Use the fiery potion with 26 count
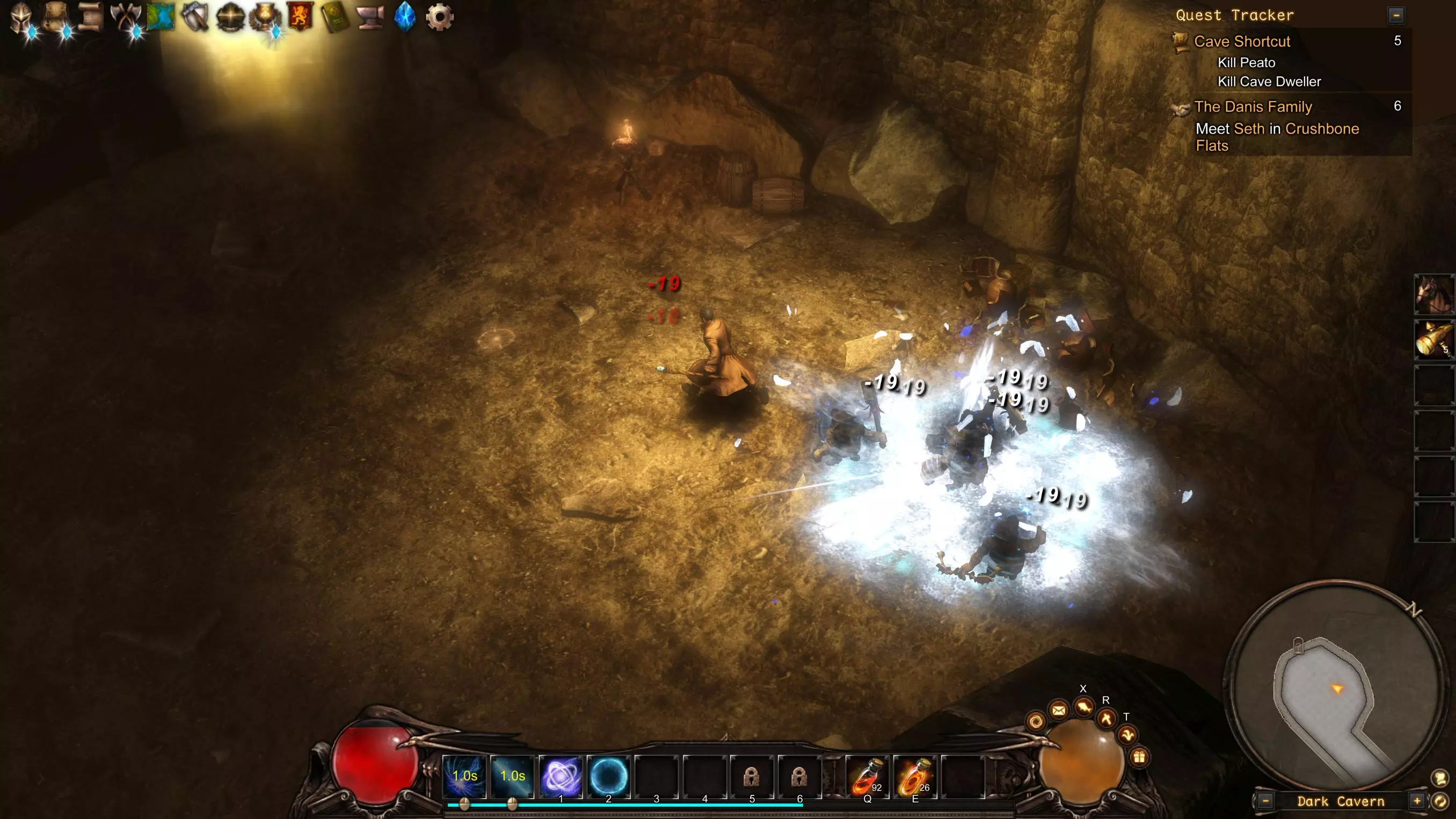The image size is (1456, 819). pyautogui.click(x=914, y=777)
